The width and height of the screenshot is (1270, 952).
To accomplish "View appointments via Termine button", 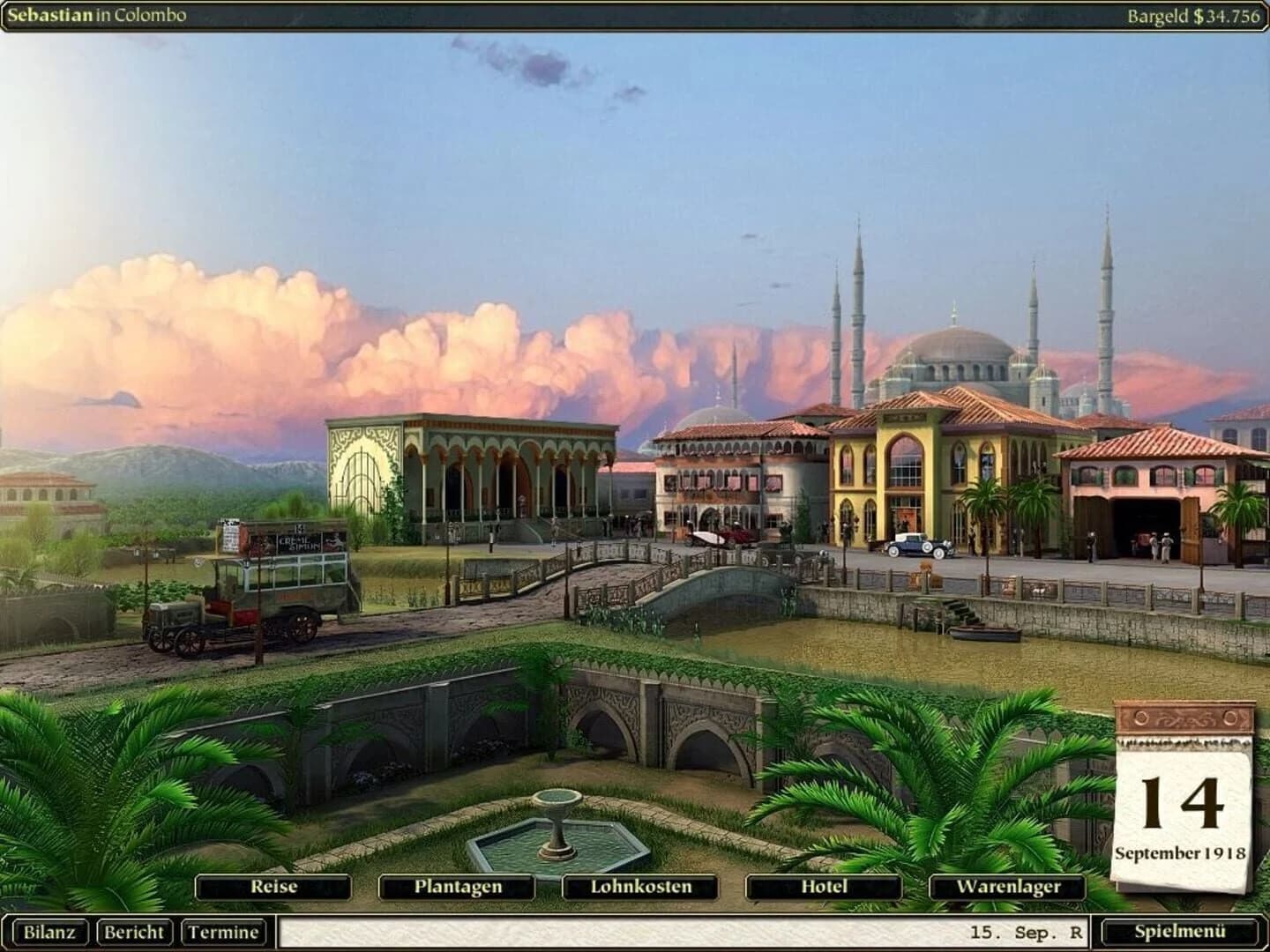I will pos(220,931).
